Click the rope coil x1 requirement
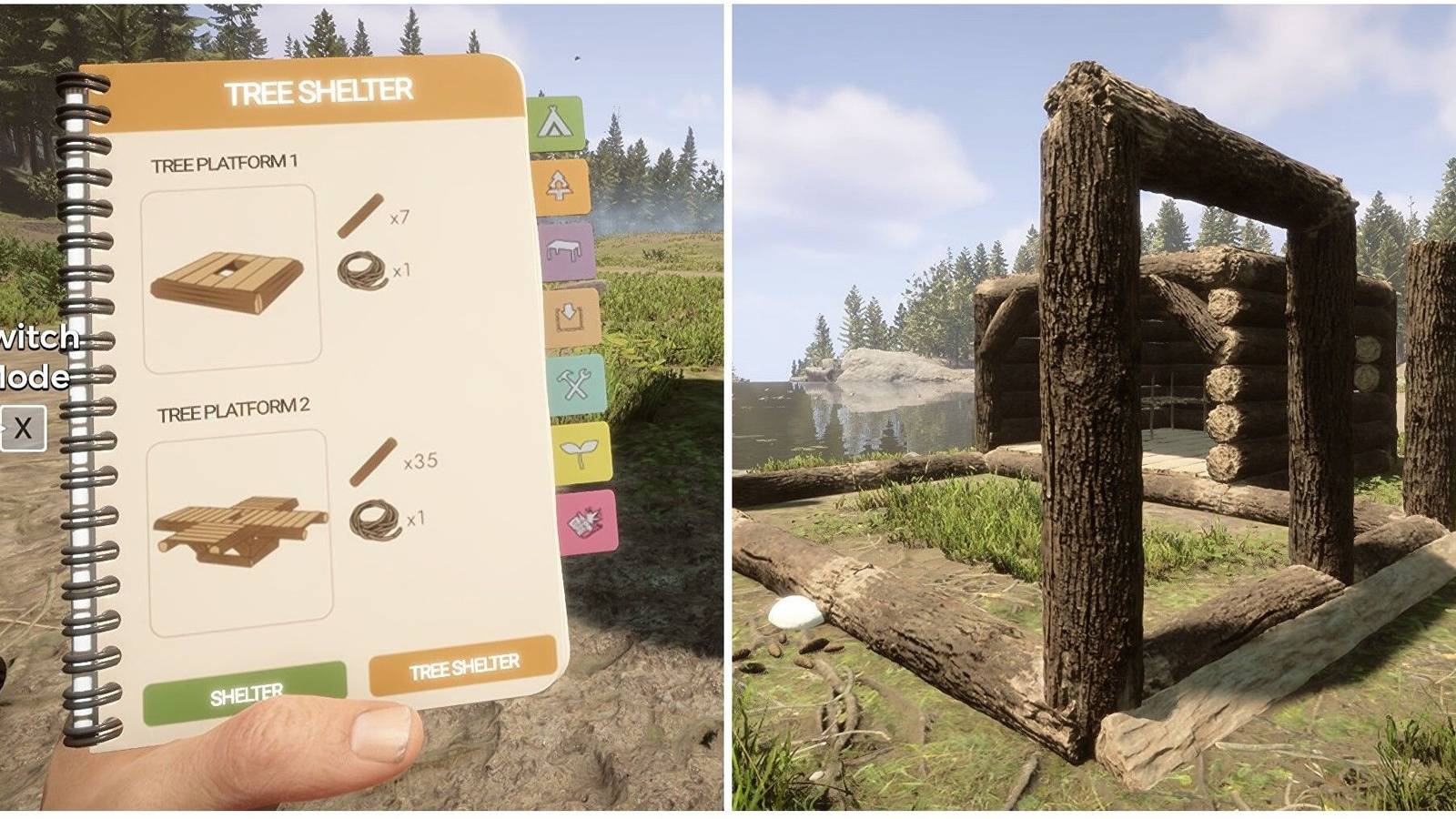 pos(364,273)
